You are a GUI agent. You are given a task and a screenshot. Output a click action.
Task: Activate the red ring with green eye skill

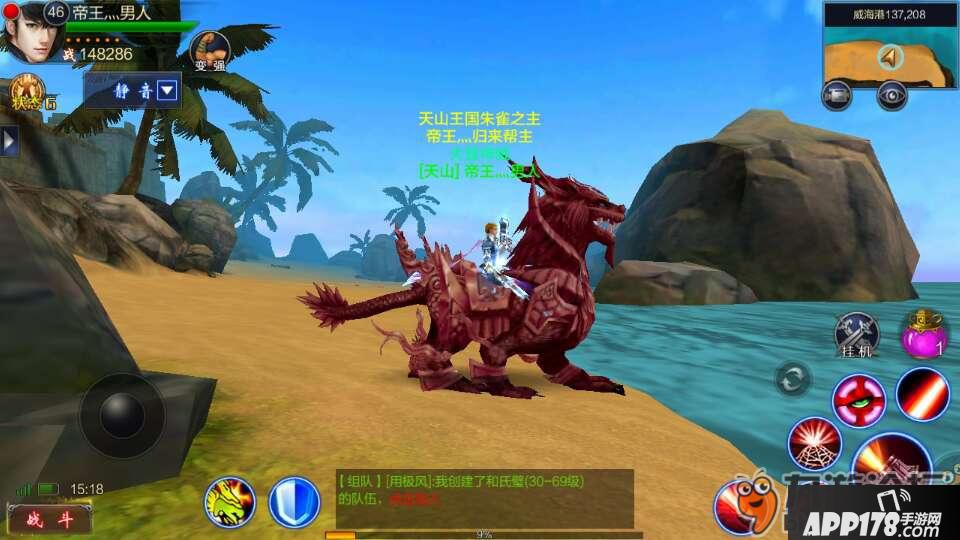click(x=858, y=399)
